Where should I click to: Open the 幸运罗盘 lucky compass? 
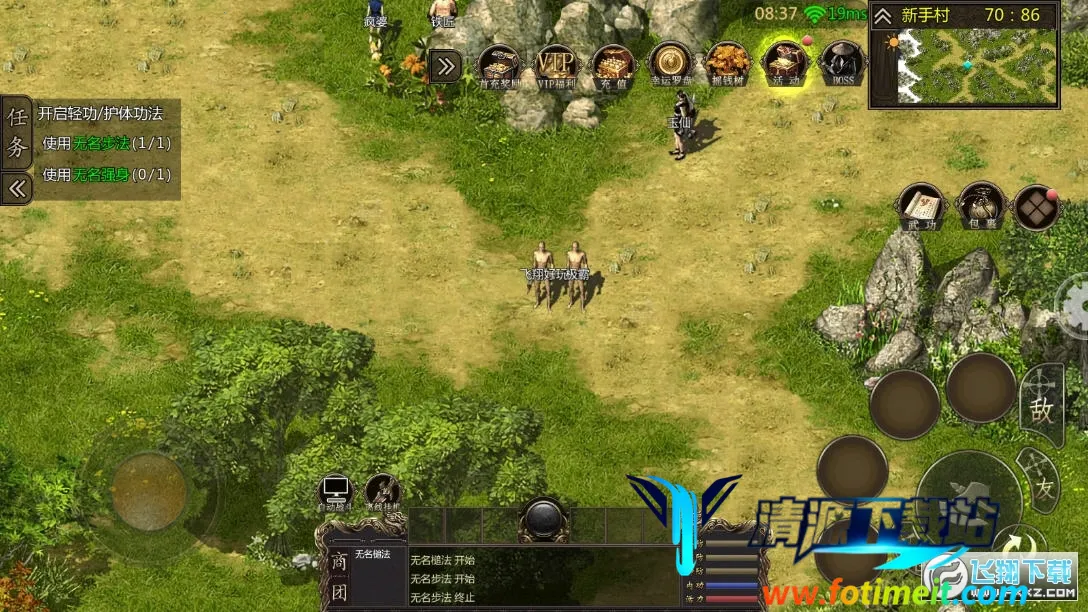tap(669, 63)
